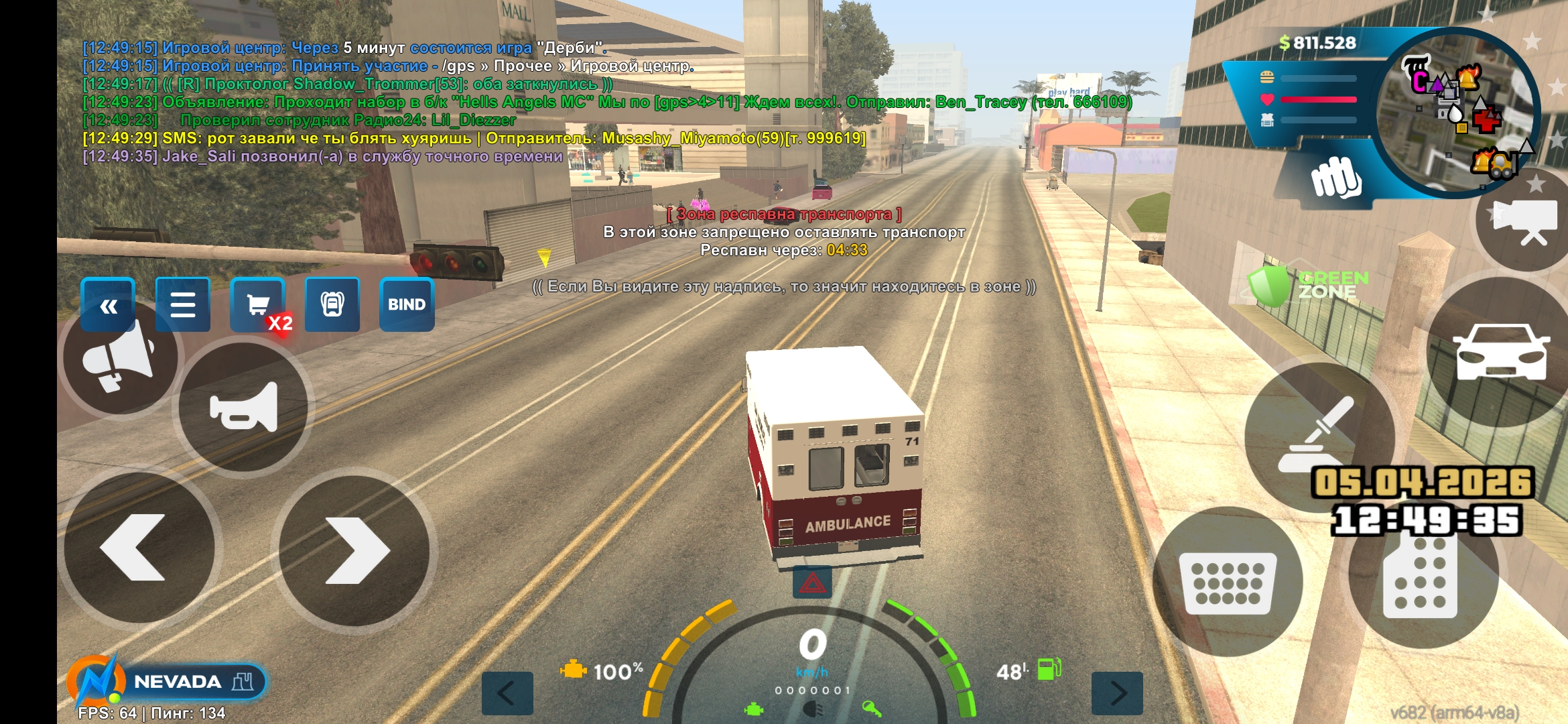Tap the backpack inventory button
1568x724 pixels.
tap(332, 306)
